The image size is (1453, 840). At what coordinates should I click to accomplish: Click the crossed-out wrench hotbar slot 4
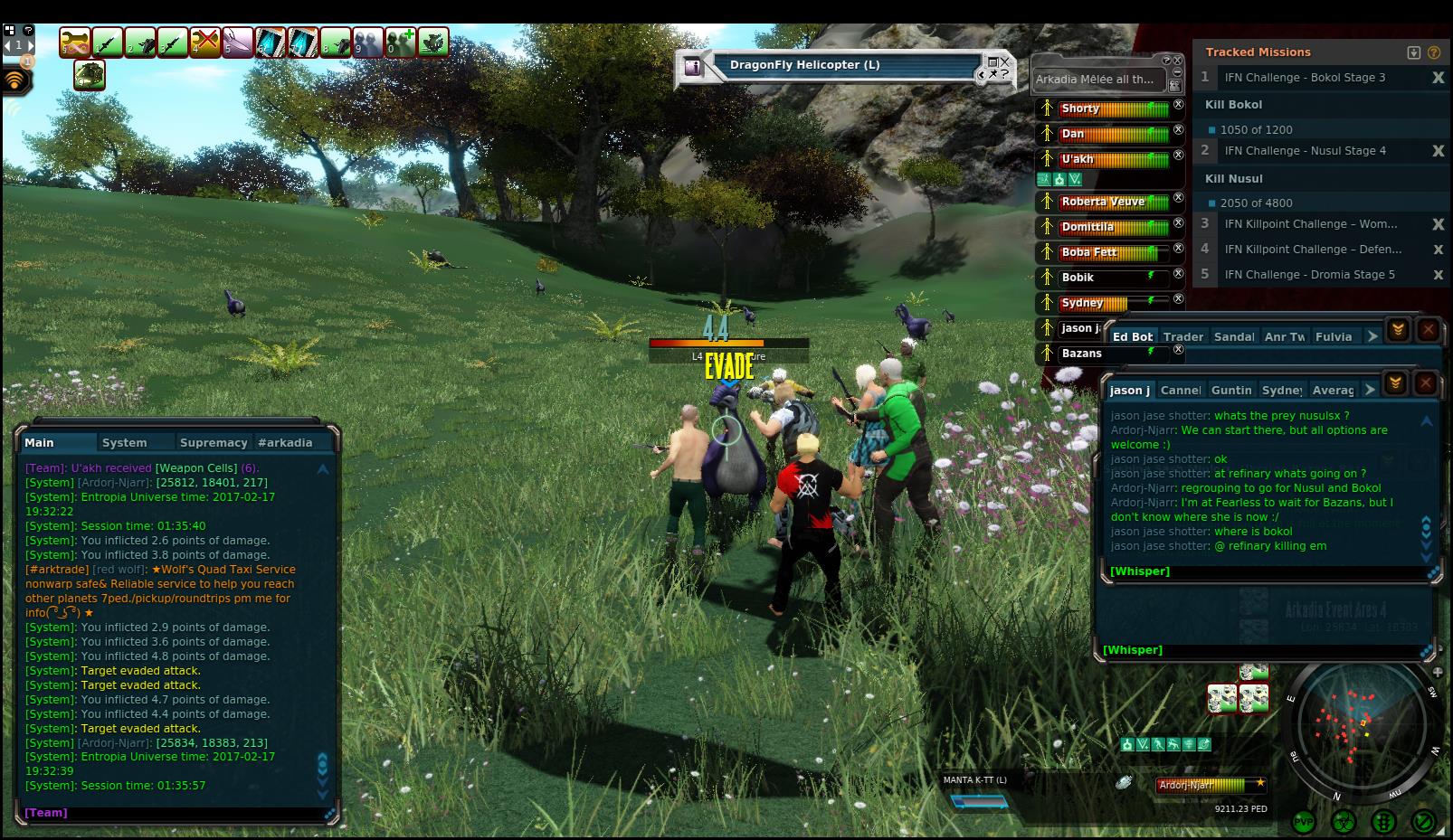click(x=205, y=42)
